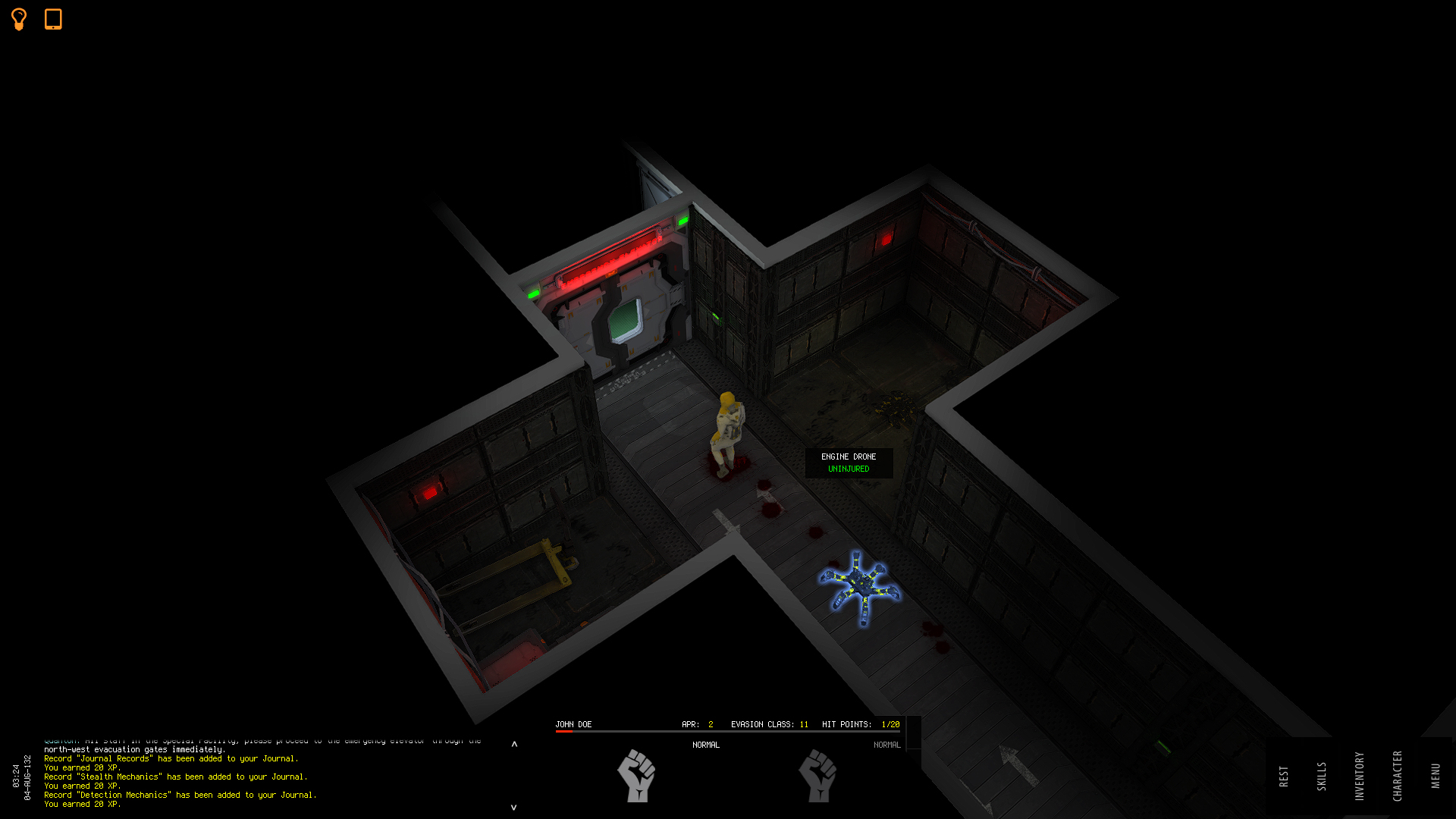
Task: Open the game MENU
Action: 1435,775
